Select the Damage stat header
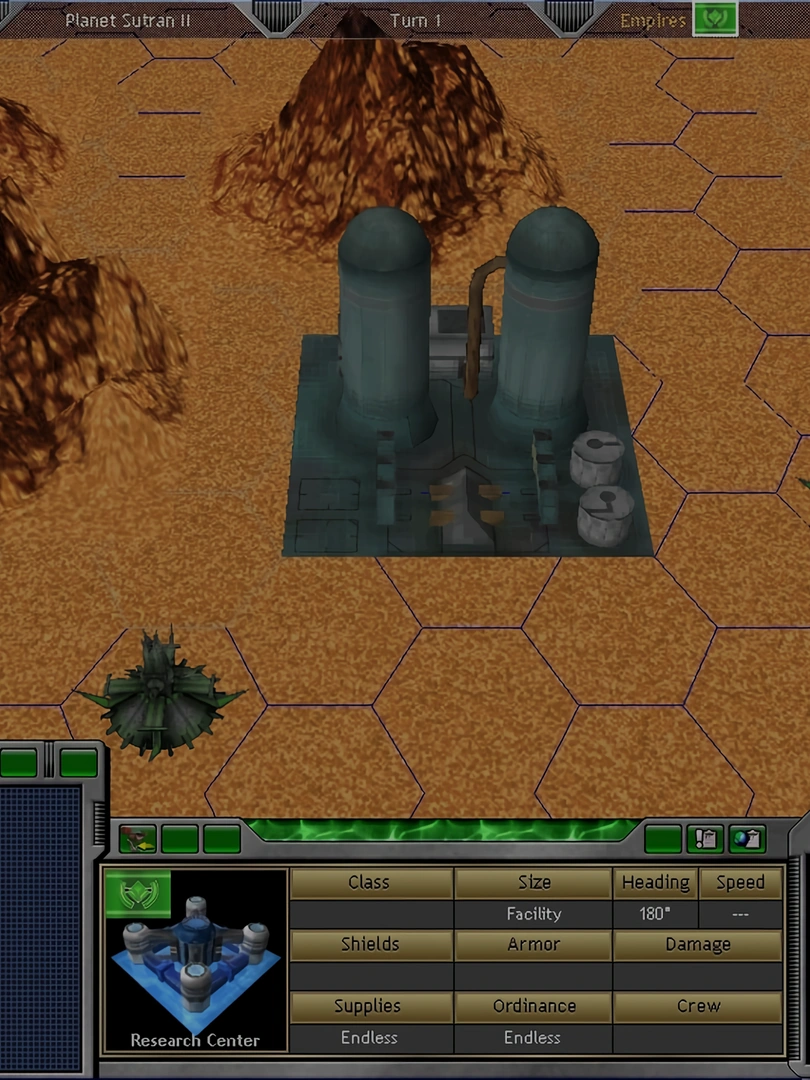 697,945
